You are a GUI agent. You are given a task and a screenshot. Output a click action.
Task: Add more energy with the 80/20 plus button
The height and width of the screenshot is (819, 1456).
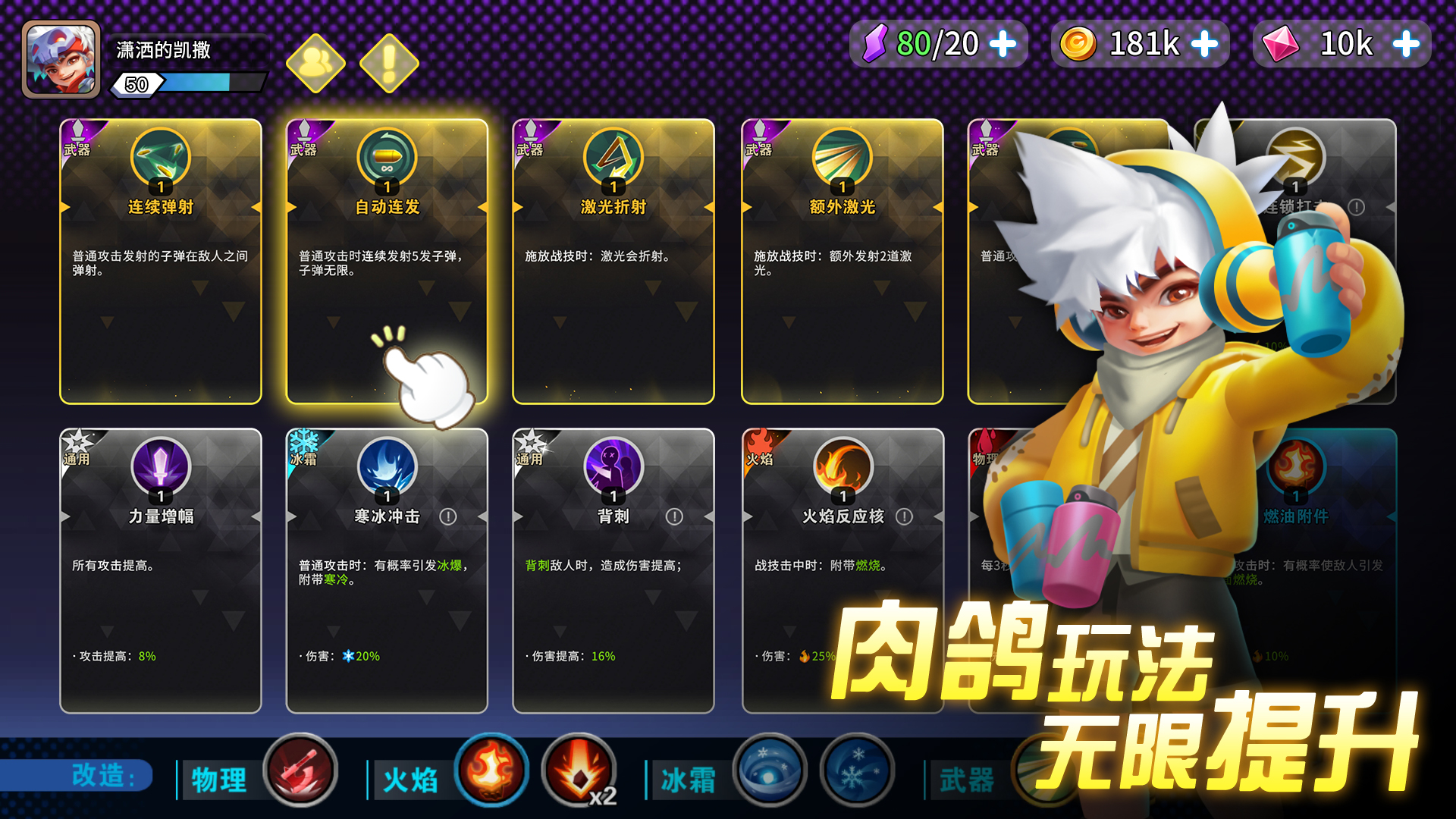click(x=1003, y=44)
